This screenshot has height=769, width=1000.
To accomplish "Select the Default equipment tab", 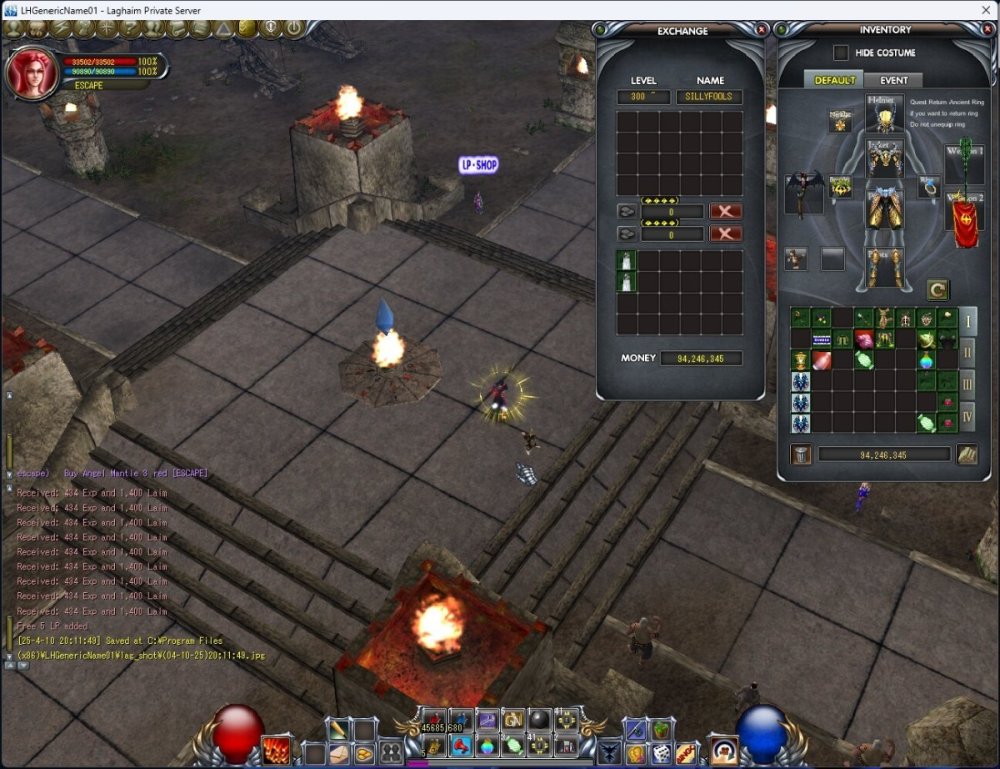I will pos(834,80).
